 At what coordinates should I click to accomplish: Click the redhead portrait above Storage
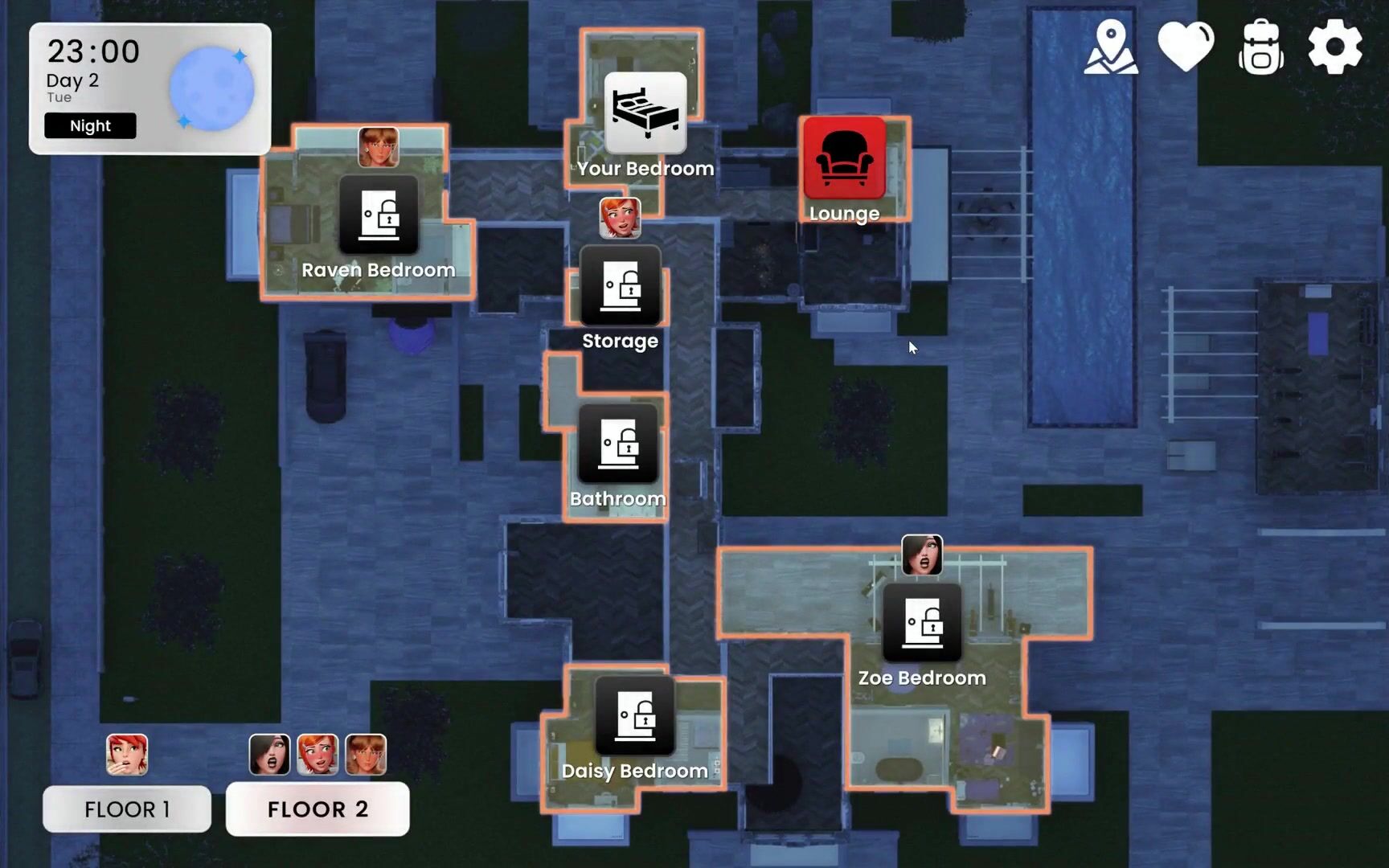click(x=620, y=218)
